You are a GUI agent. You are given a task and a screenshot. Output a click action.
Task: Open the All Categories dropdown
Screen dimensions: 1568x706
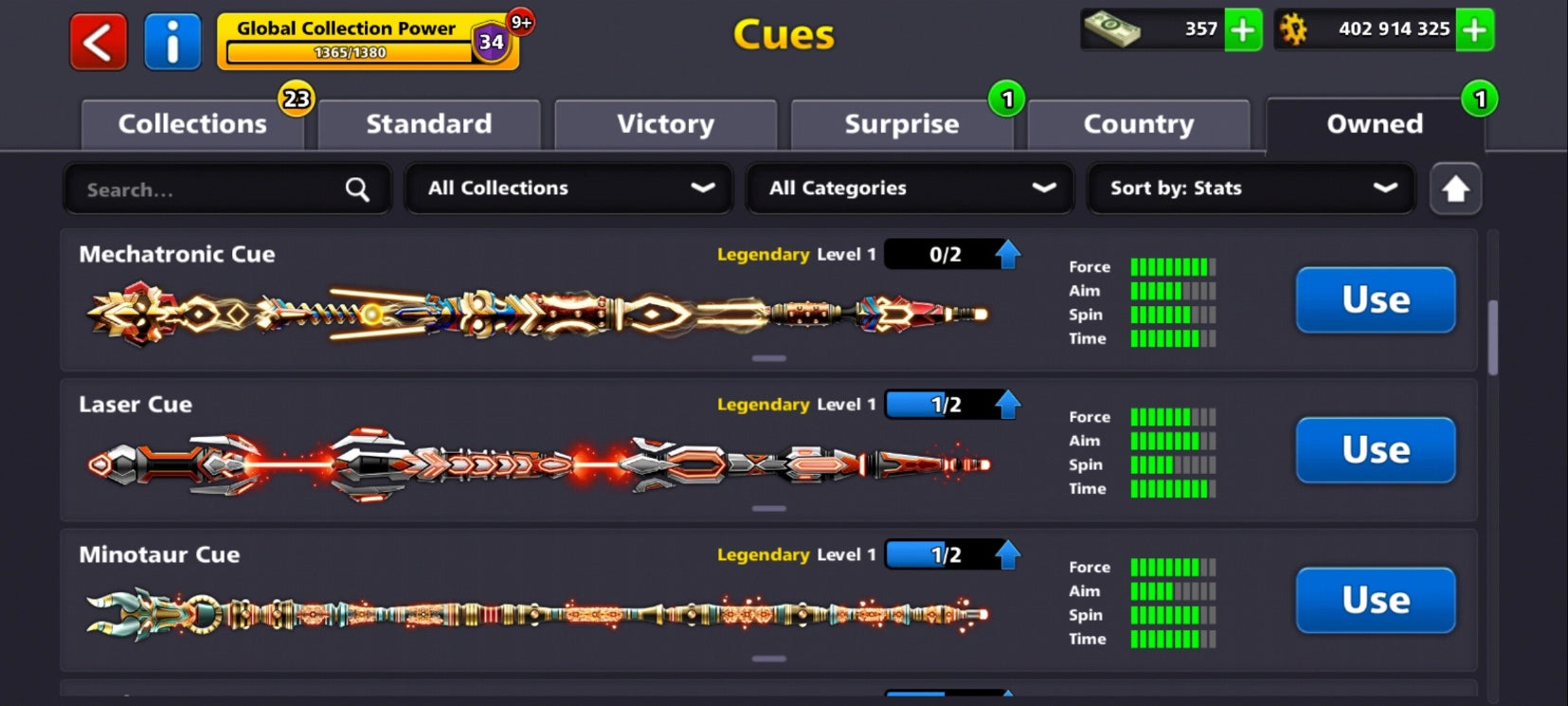coord(909,189)
